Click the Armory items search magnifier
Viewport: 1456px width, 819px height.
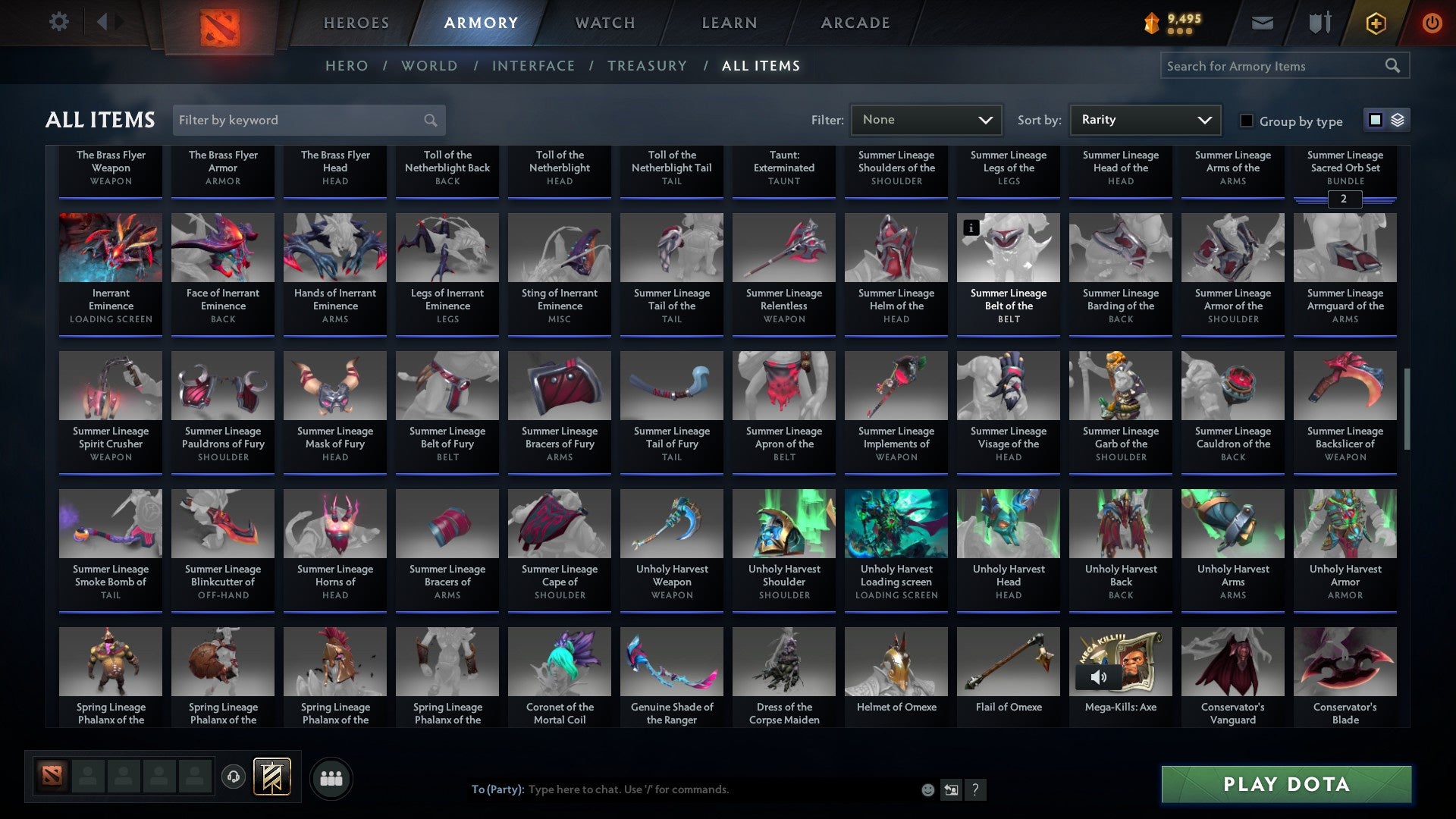pyautogui.click(x=1394, y=66)
